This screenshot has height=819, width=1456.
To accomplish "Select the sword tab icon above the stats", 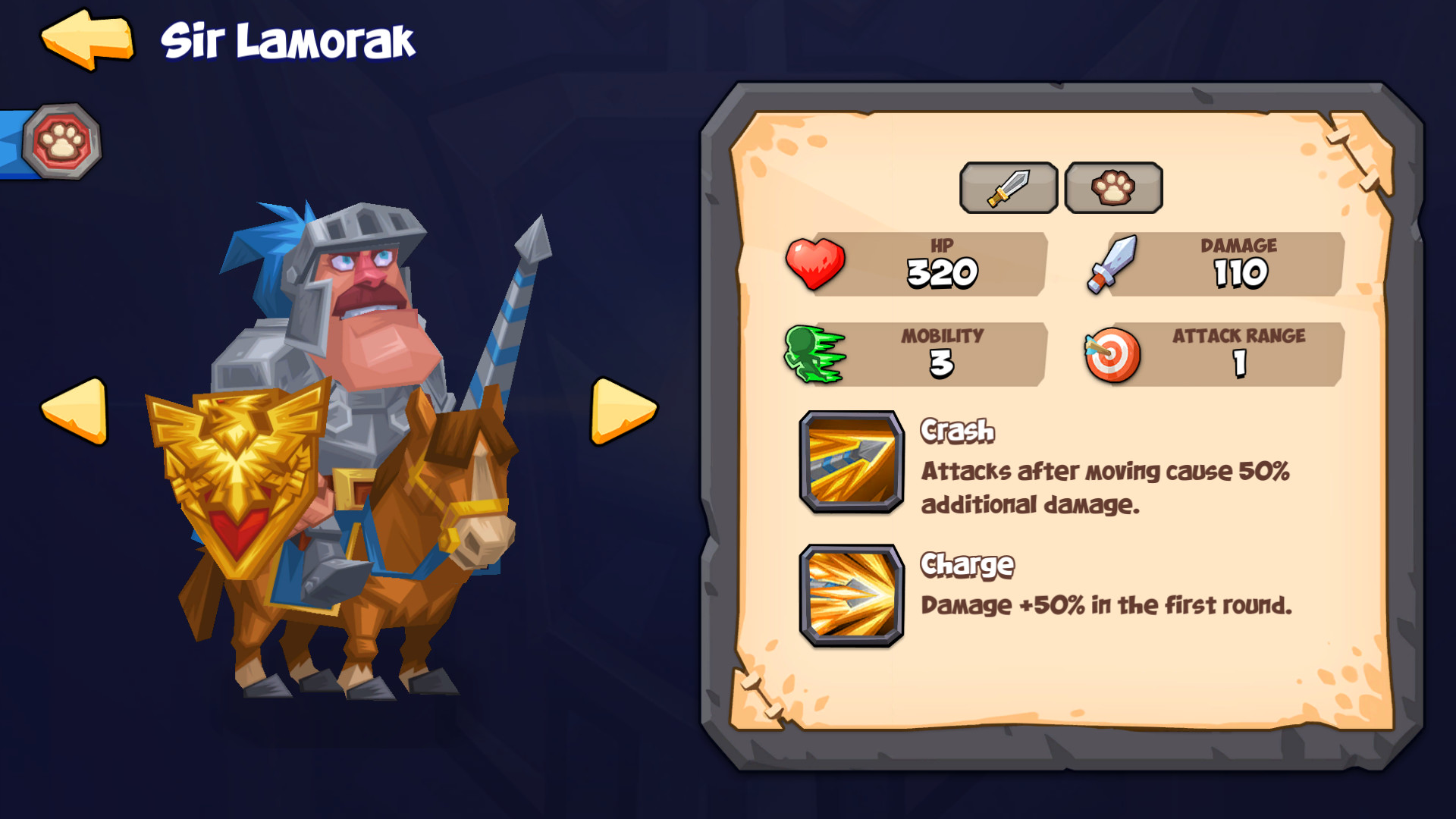I will [1009, 188].
